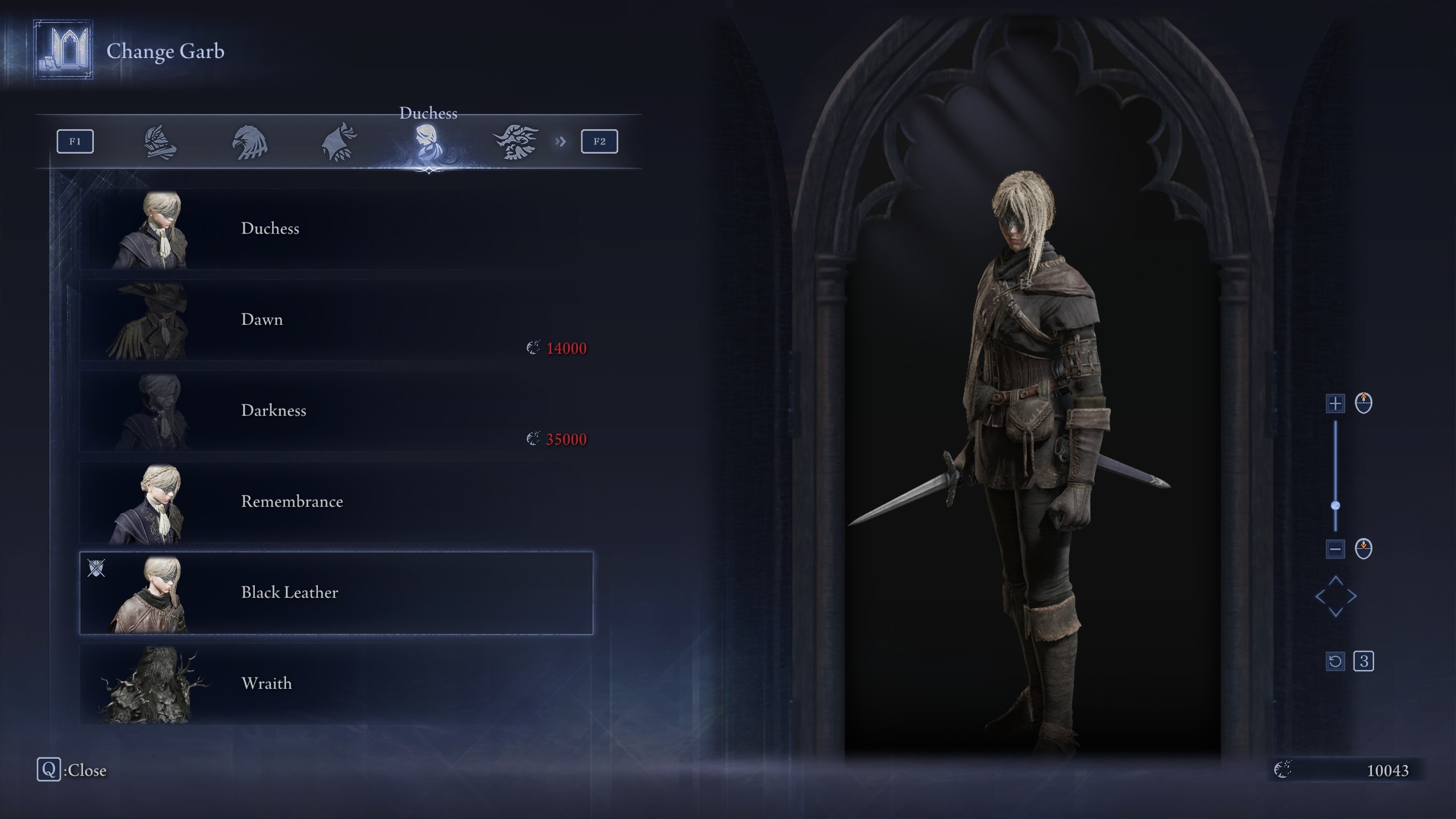This screenshot has width=1456, height=819.
Task: Pick the Darkness garb entry
Action: 336,411
